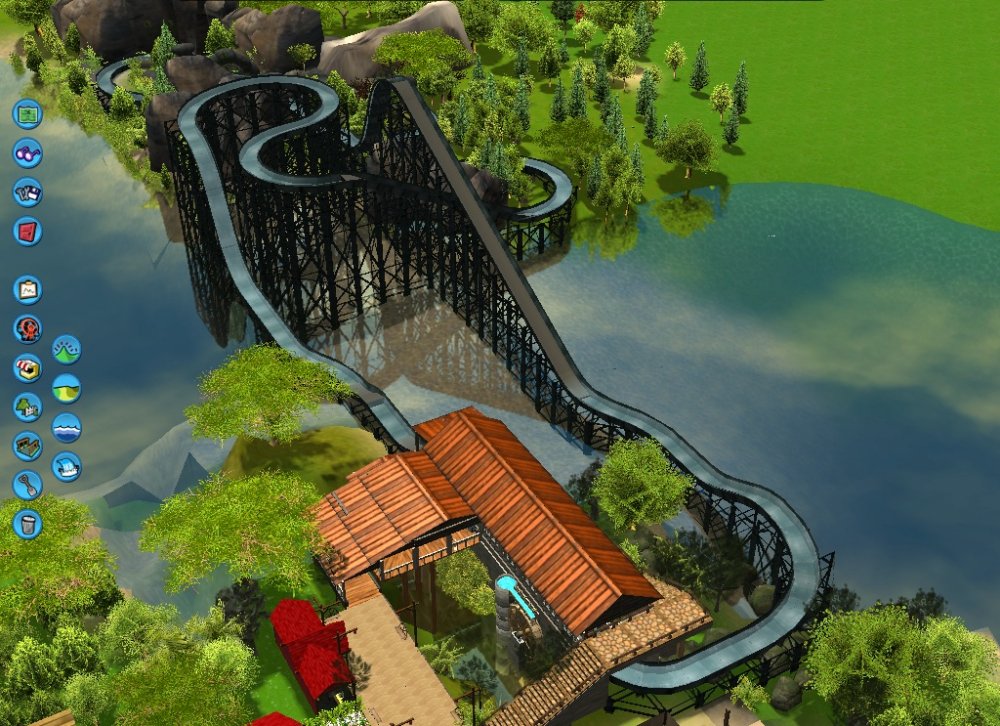Select the water waves tool

(66, 427)
